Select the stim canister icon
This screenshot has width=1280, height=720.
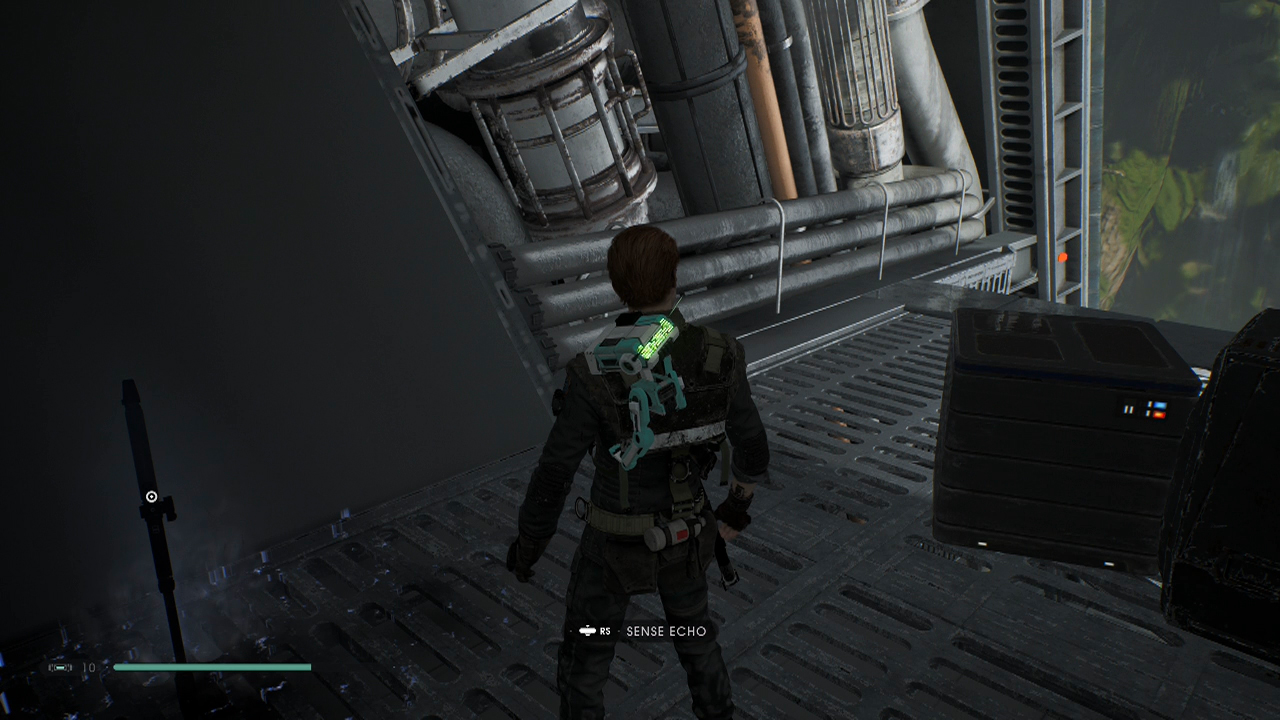click(60, 667)
